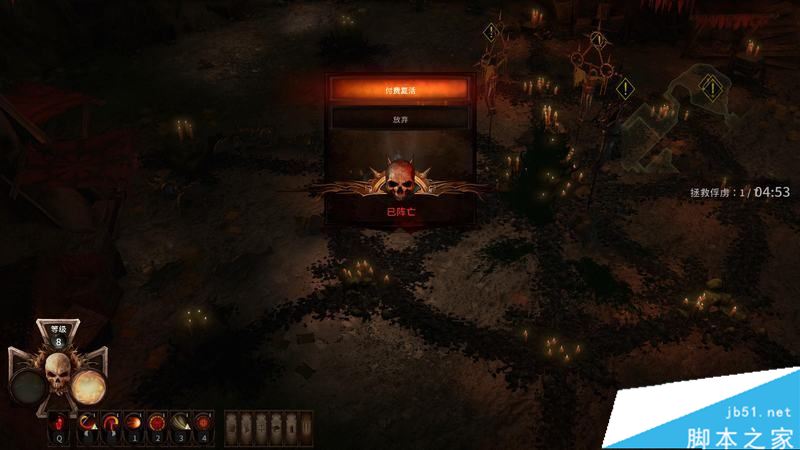Activate the skill in hotbar slot 4
The image size is (800, 450).
coord(203,425)
